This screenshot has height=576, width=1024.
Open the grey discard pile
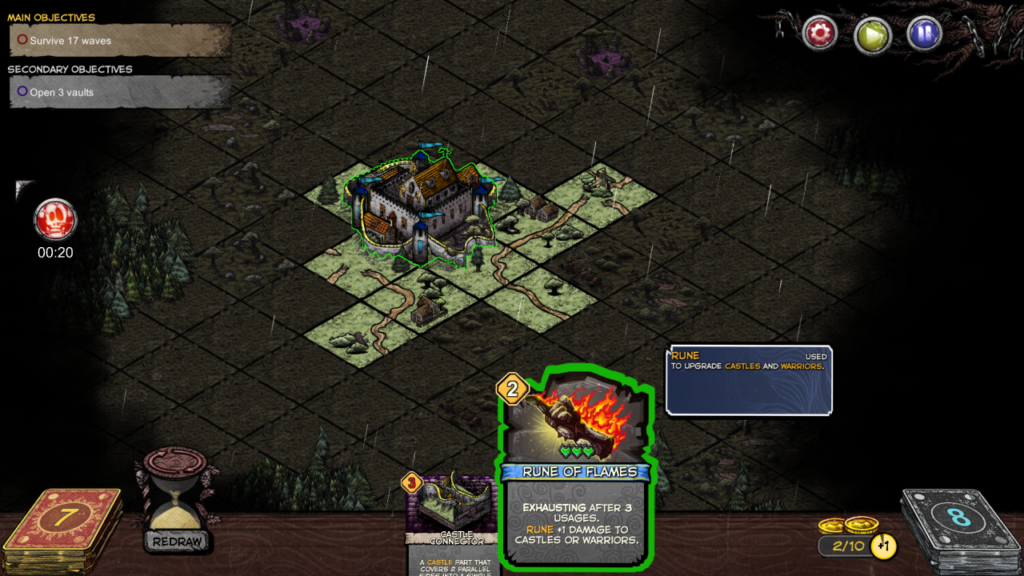pyautogui.click(x=958, y=525)
